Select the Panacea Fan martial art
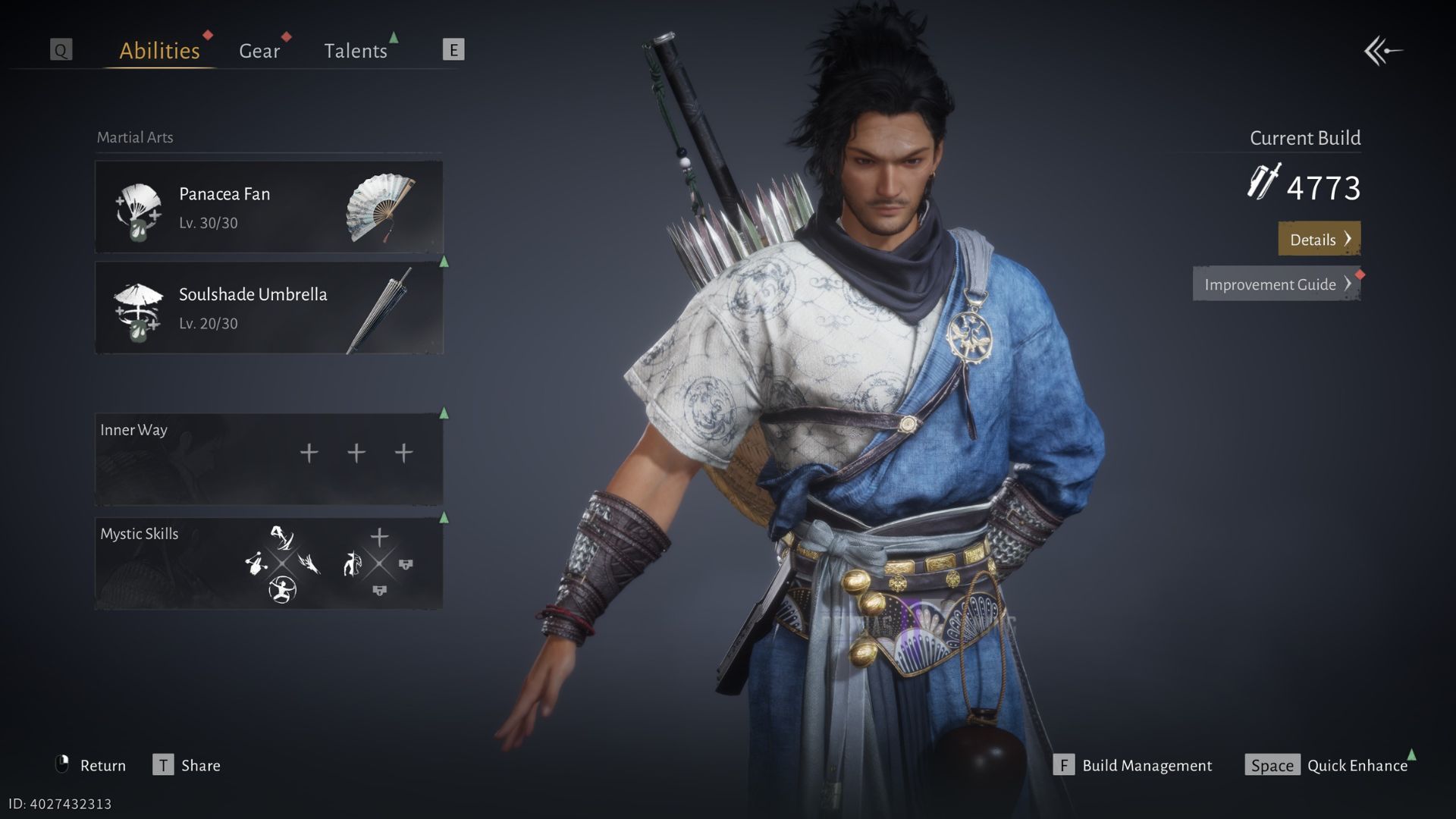Image resolution: width=1456 pixels, height=819 pixels. (268, 207)
